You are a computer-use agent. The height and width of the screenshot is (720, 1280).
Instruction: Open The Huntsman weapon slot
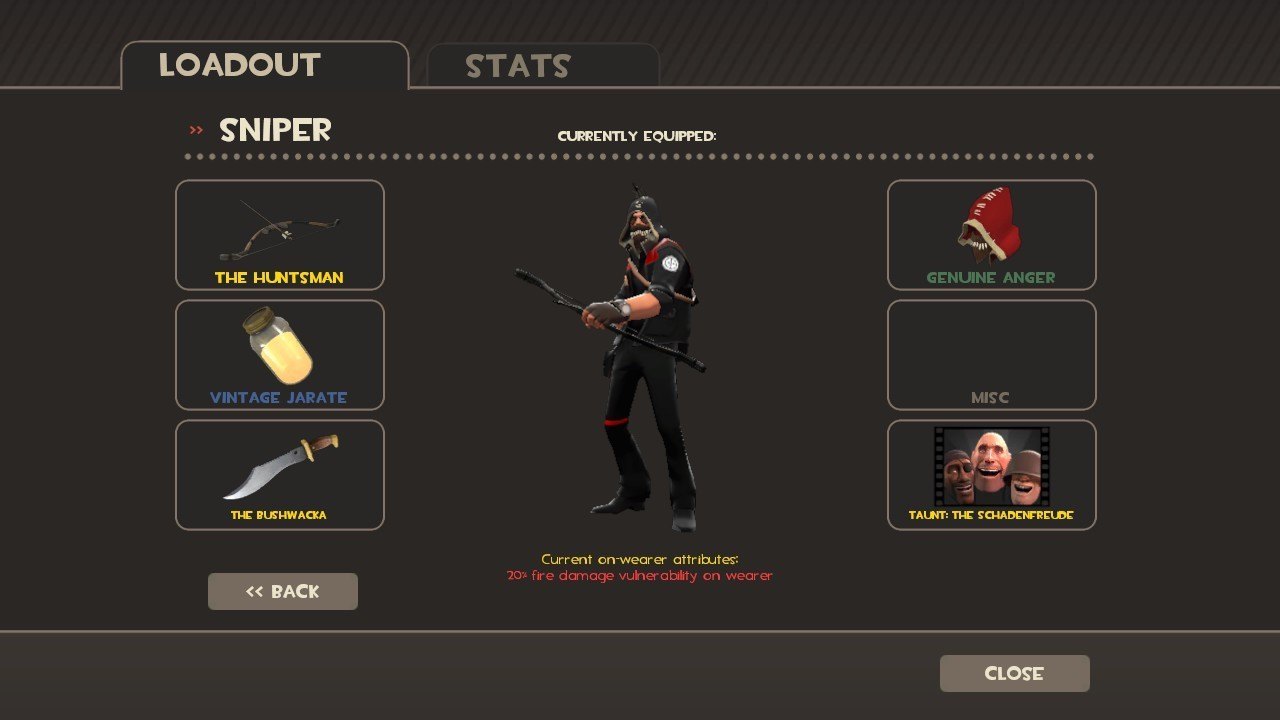[280, 235]
